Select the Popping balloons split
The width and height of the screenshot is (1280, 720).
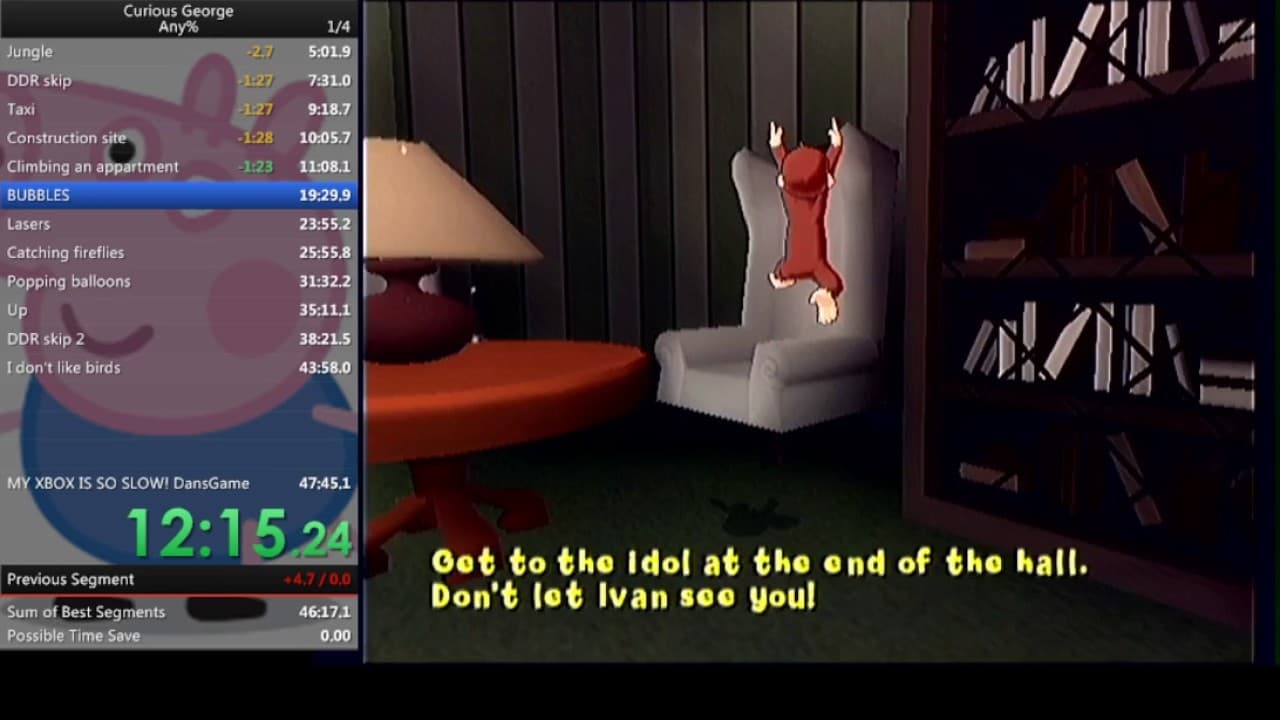[100, 281]
